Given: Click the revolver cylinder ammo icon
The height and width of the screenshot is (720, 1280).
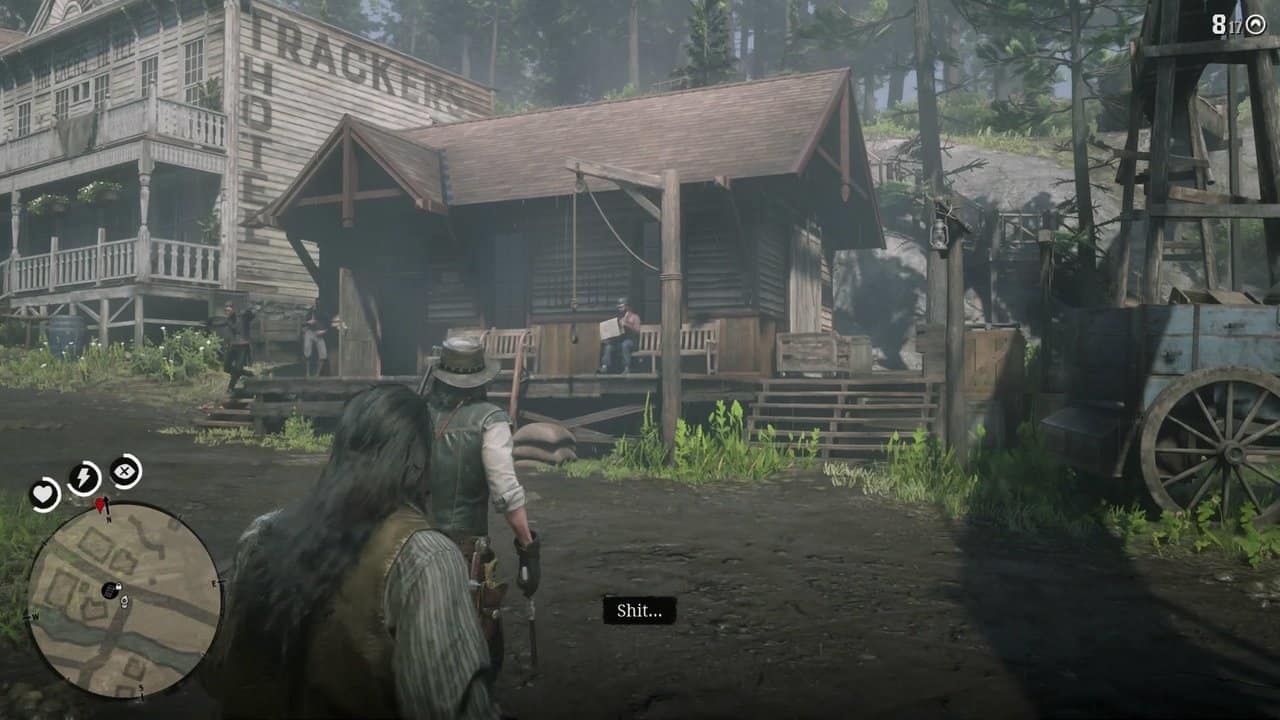Looking at the screenshot, I should 1256,24.
